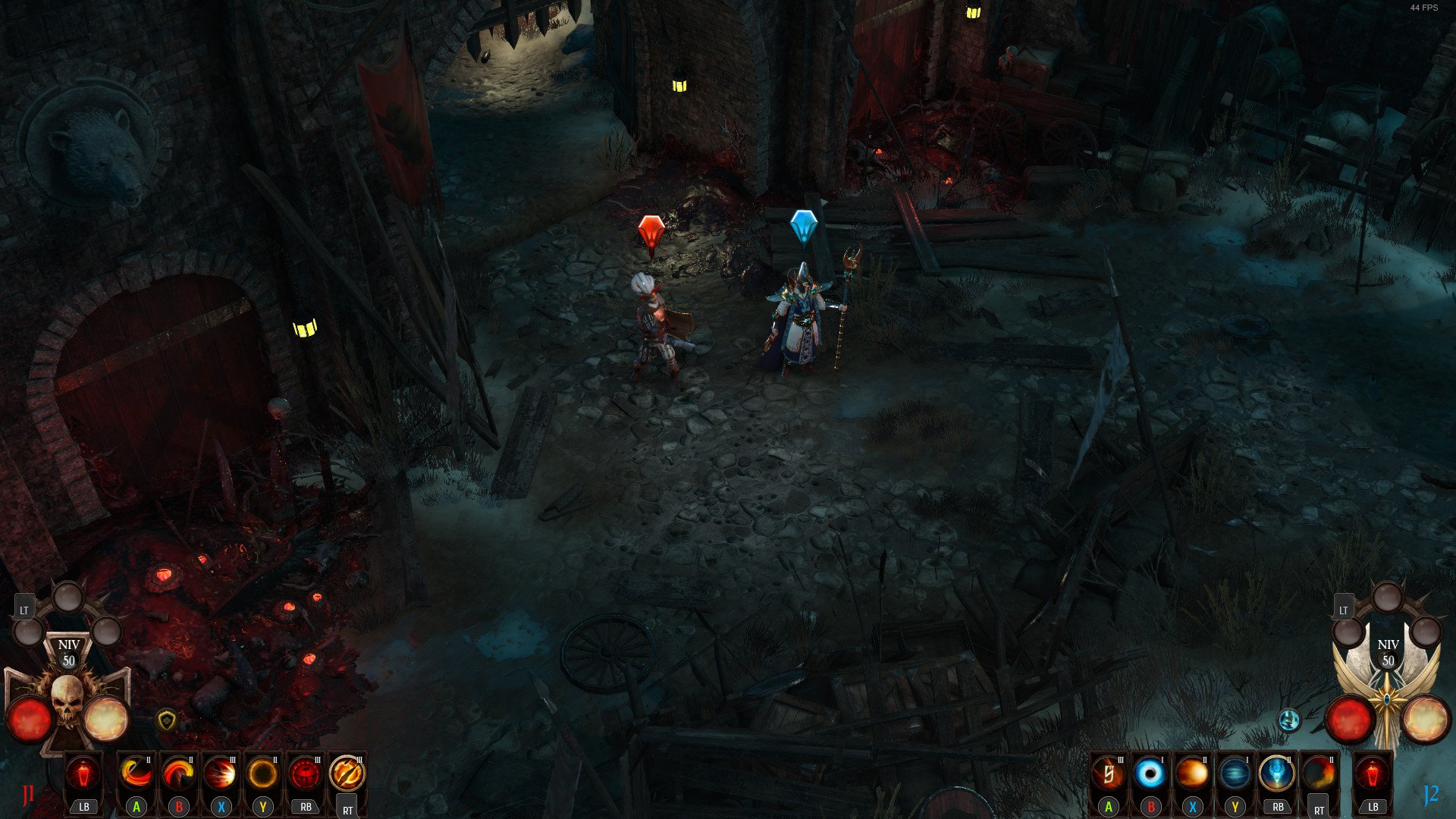The image size is (1456, 819).
Task: Activate the flaming slash skill with spear
Action: 136,774
